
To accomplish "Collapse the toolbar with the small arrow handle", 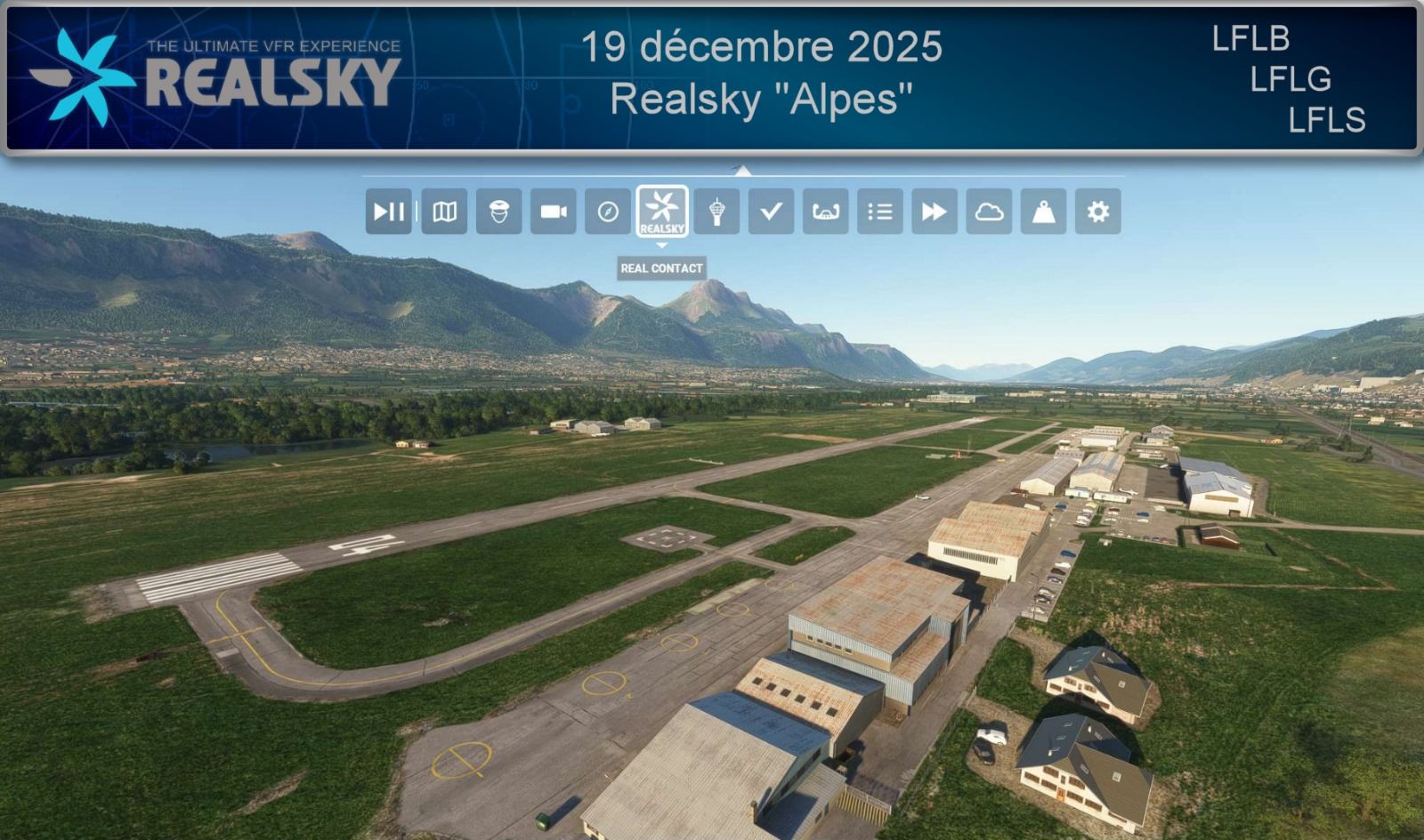I will tap(742, 170).
